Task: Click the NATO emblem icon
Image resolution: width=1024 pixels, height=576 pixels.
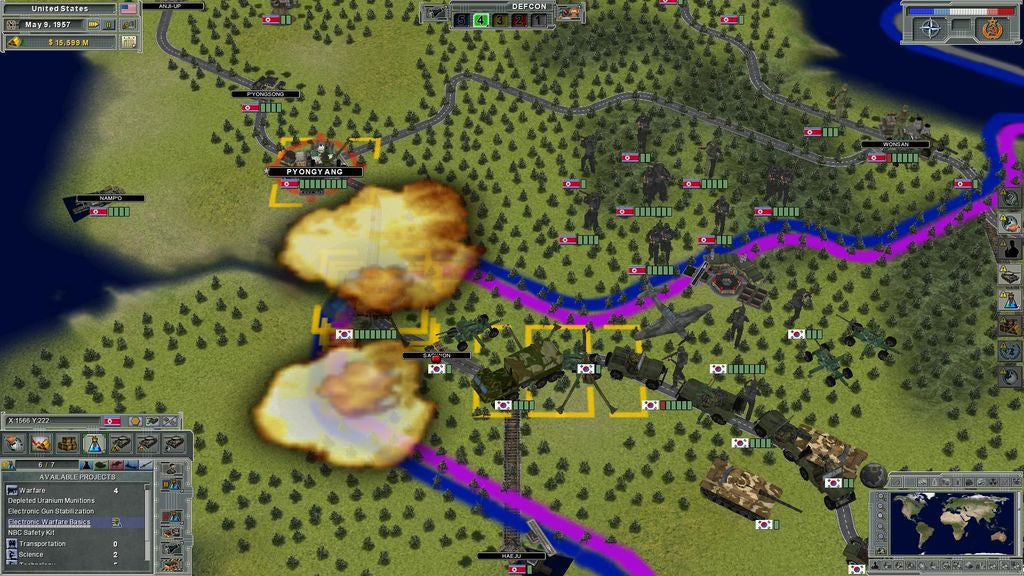Action: click(x=931, y=27)
